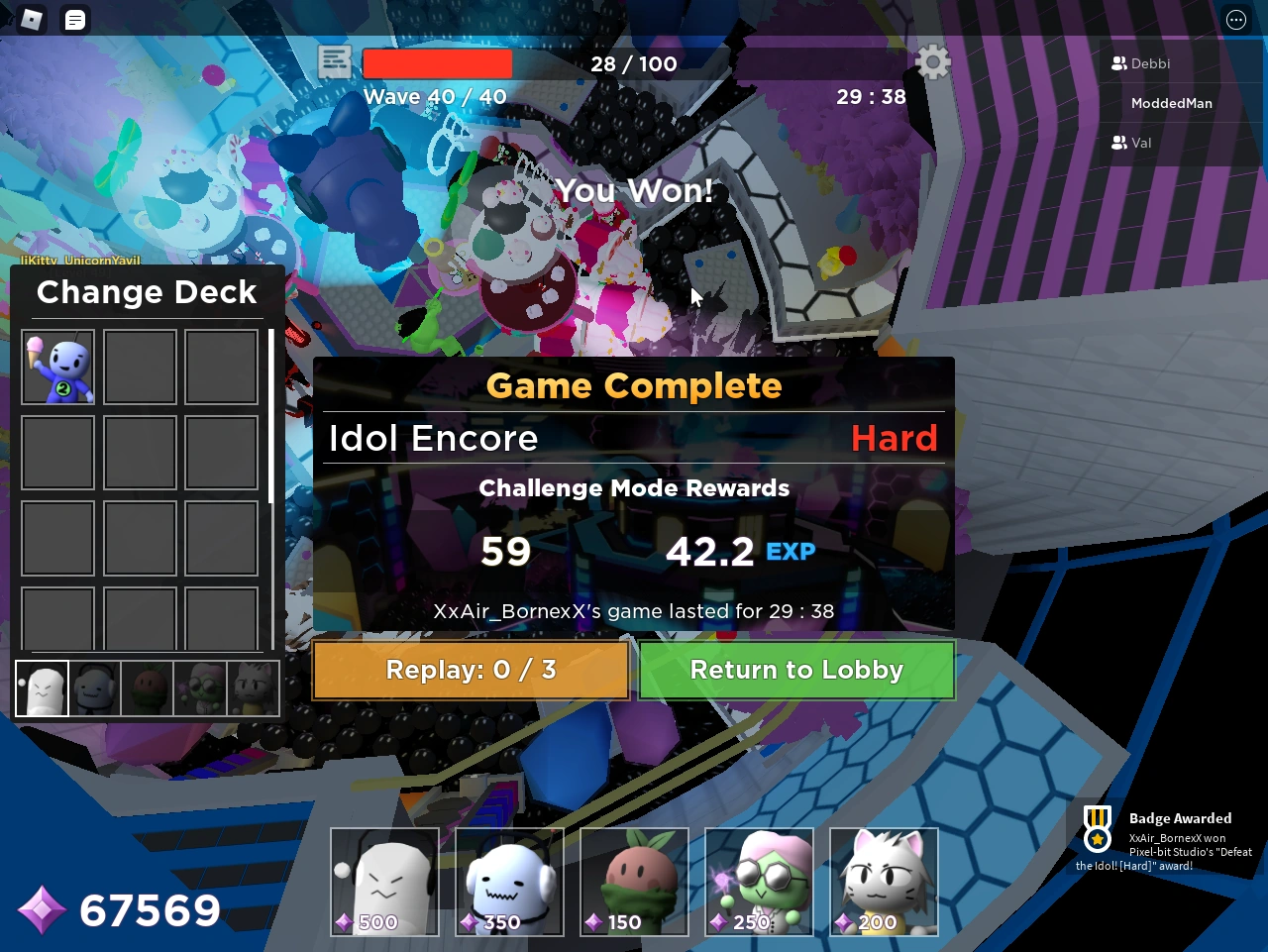The width and height of the screenshot is (1268, 952).
Task: Select the ice cream unit in the deck
Action: point(57,368)
